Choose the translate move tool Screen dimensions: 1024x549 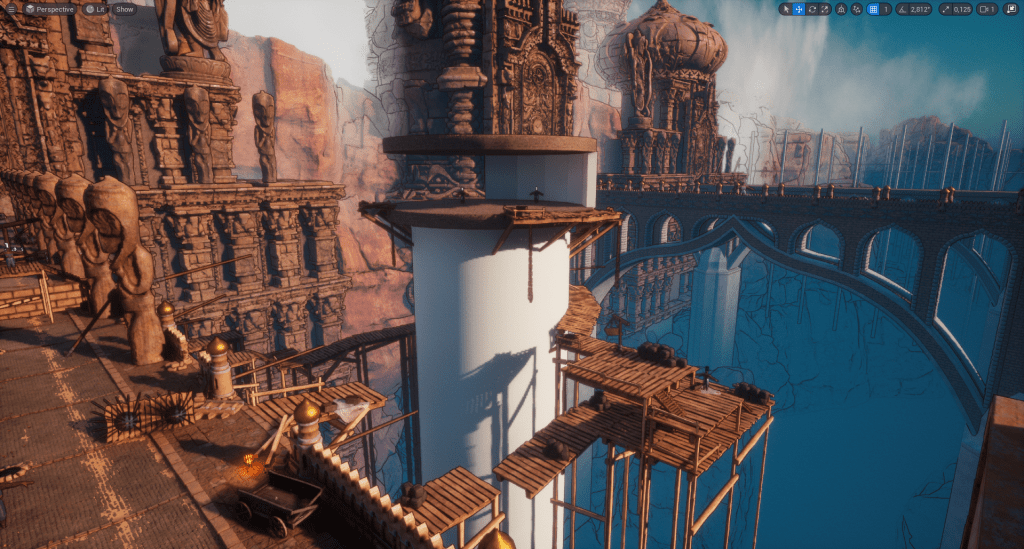[x=799, y=9]
